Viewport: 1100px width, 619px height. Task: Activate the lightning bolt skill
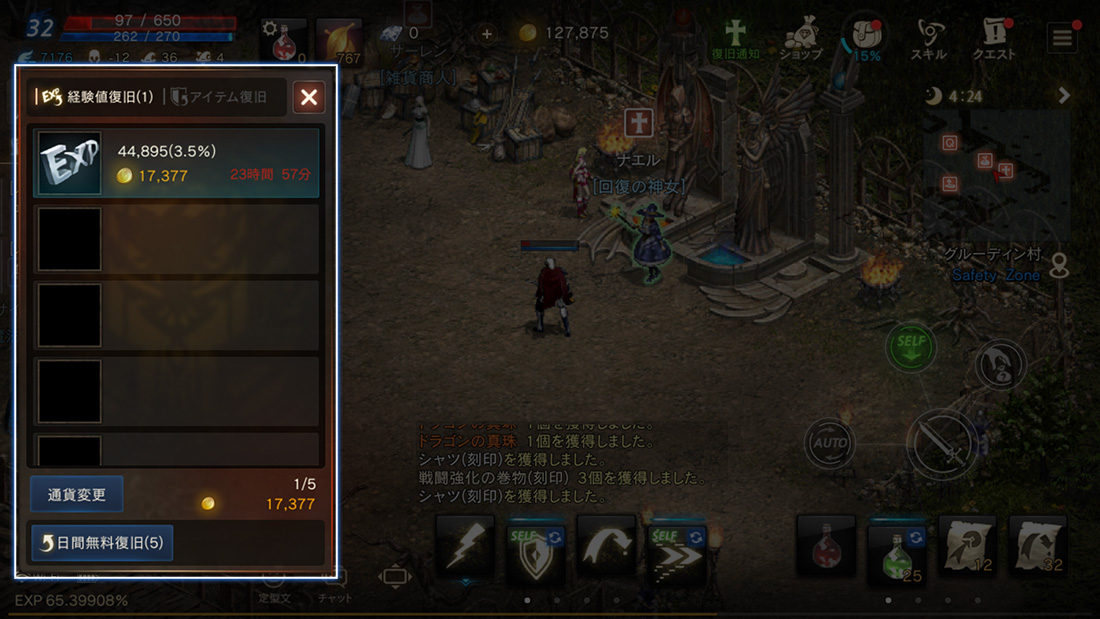point(465,545)
